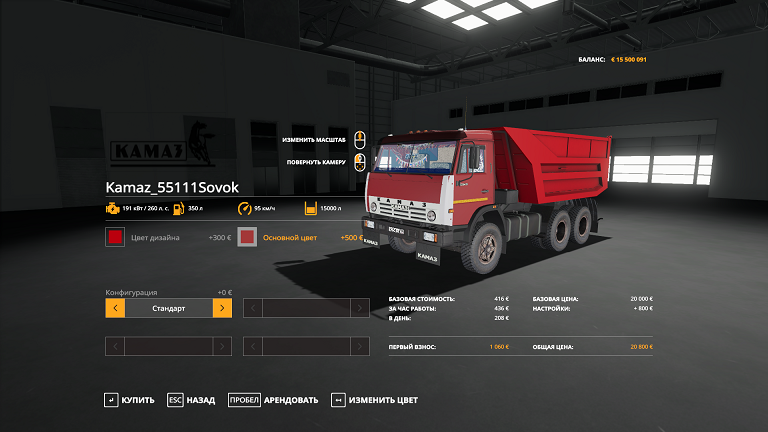Select the Цвет дизайна color swatch
The width and height of the screenshot is (768, 432).
click(115, 238)
